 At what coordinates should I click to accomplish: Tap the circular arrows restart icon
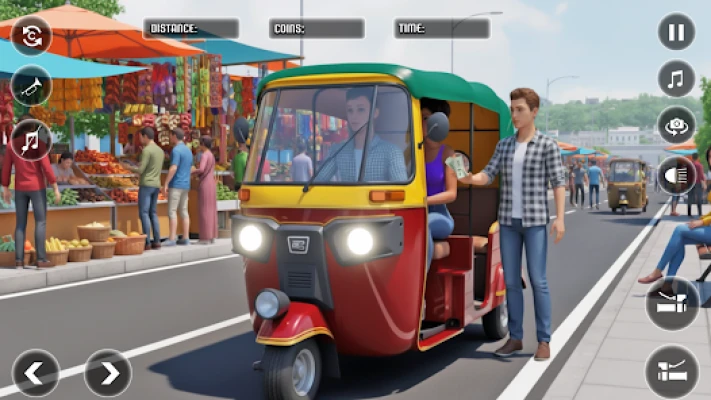[31, 35]
